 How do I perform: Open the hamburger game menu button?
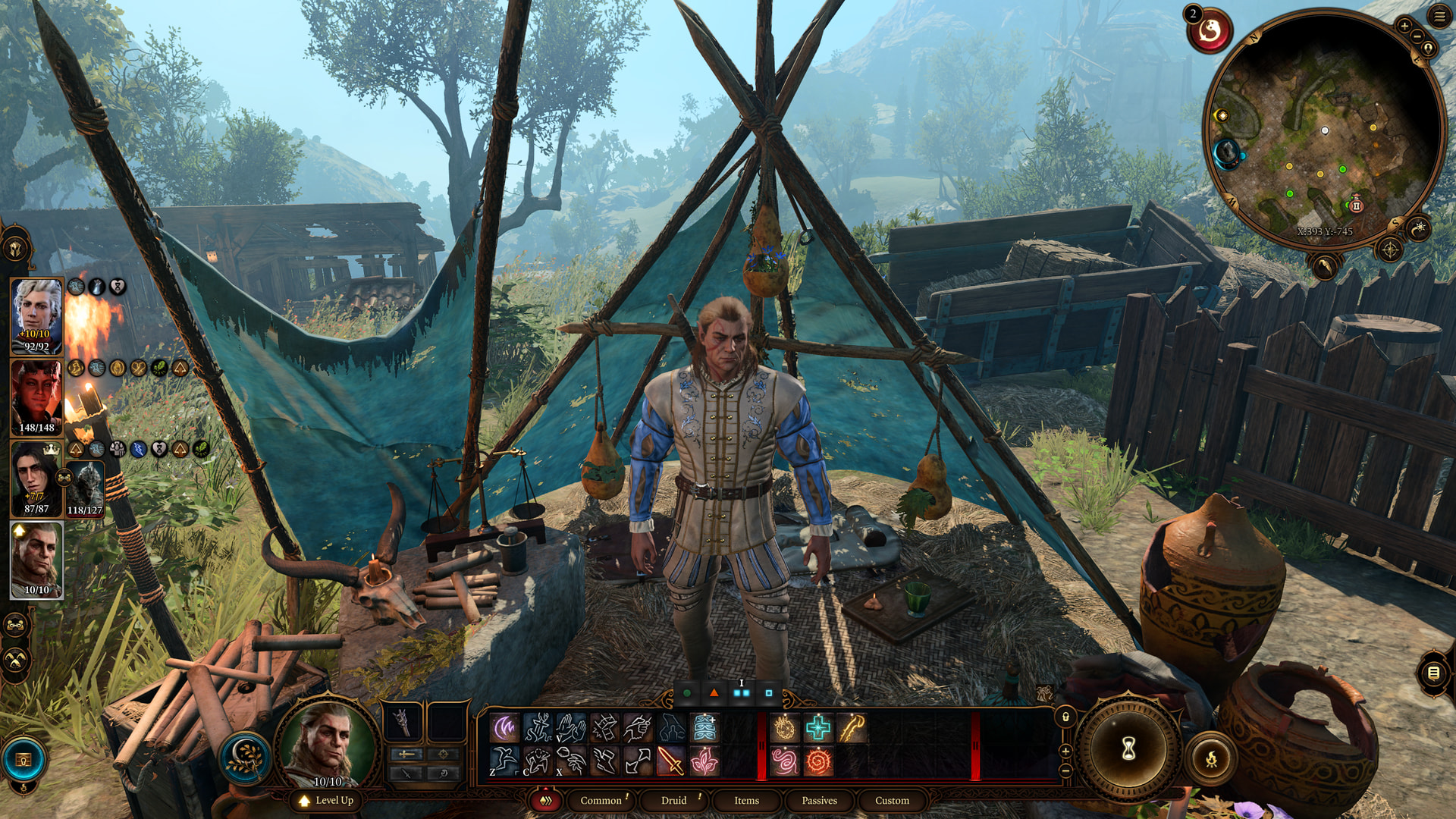(x=1439, y=16)
